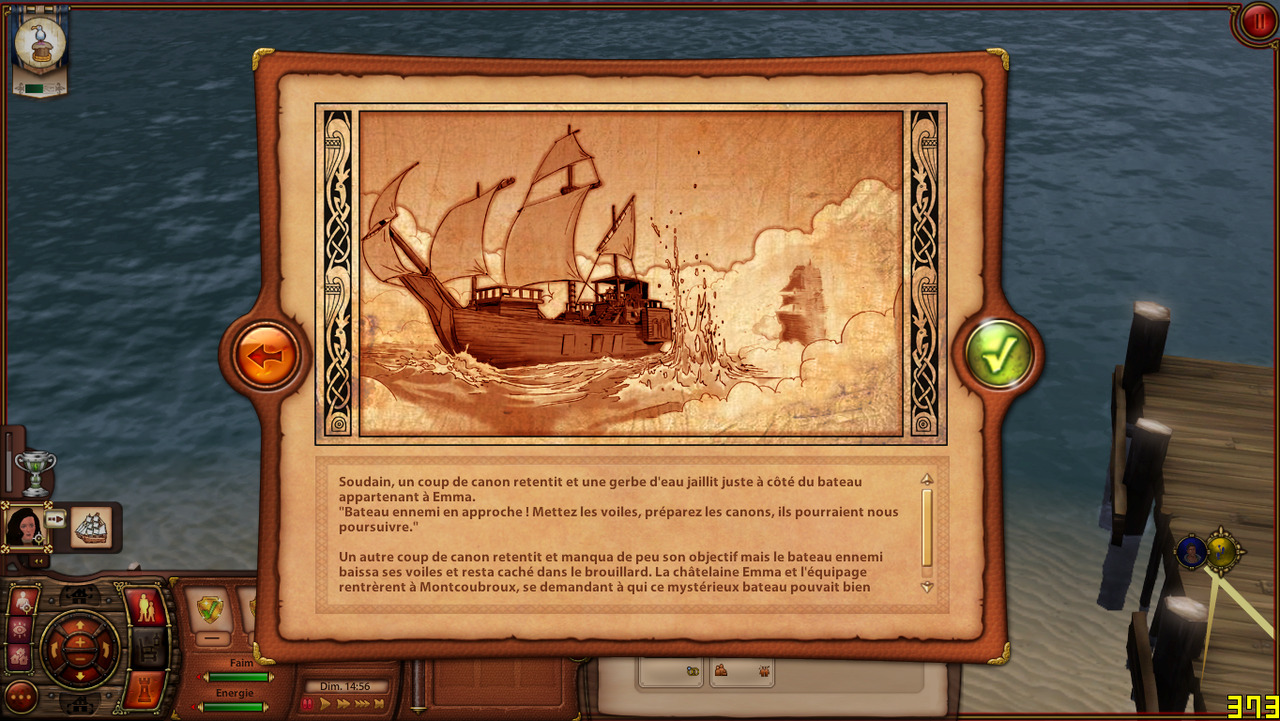Open the three-dots options menu button
This screenshot has width=1280, height=721.
pyautogui.click(x=21, y=695)
